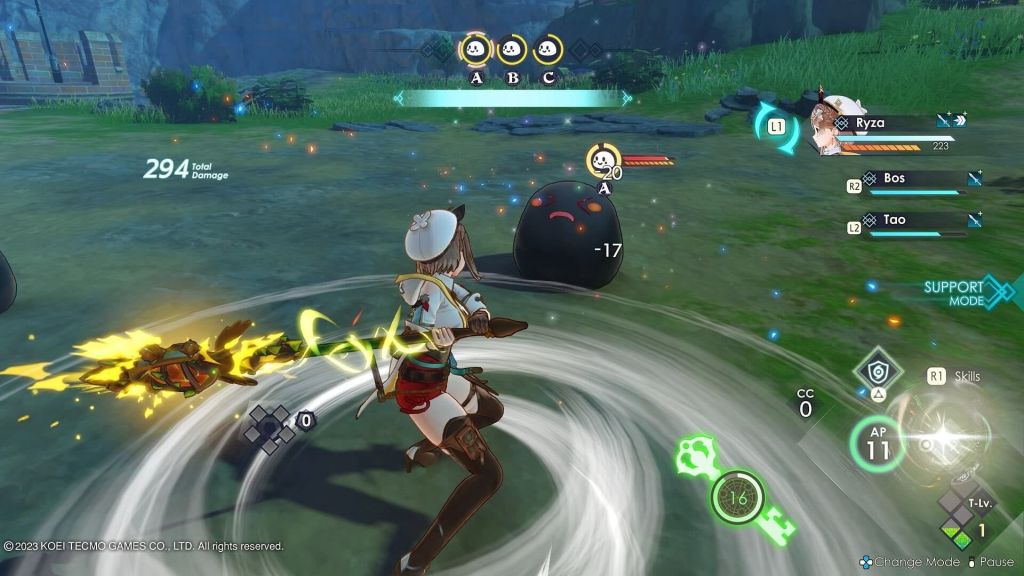Select enemy target A in the top turn order
Image resolution: width=1024 pixels, height=576 pixels.
click(x=475, y=49)
